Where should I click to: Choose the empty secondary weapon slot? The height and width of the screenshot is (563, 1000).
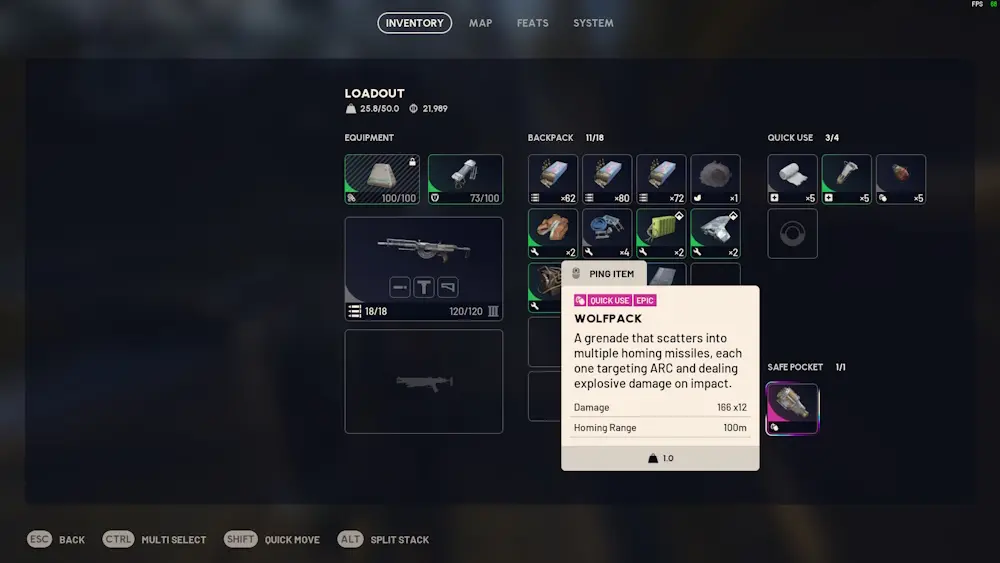pos(424,381)
